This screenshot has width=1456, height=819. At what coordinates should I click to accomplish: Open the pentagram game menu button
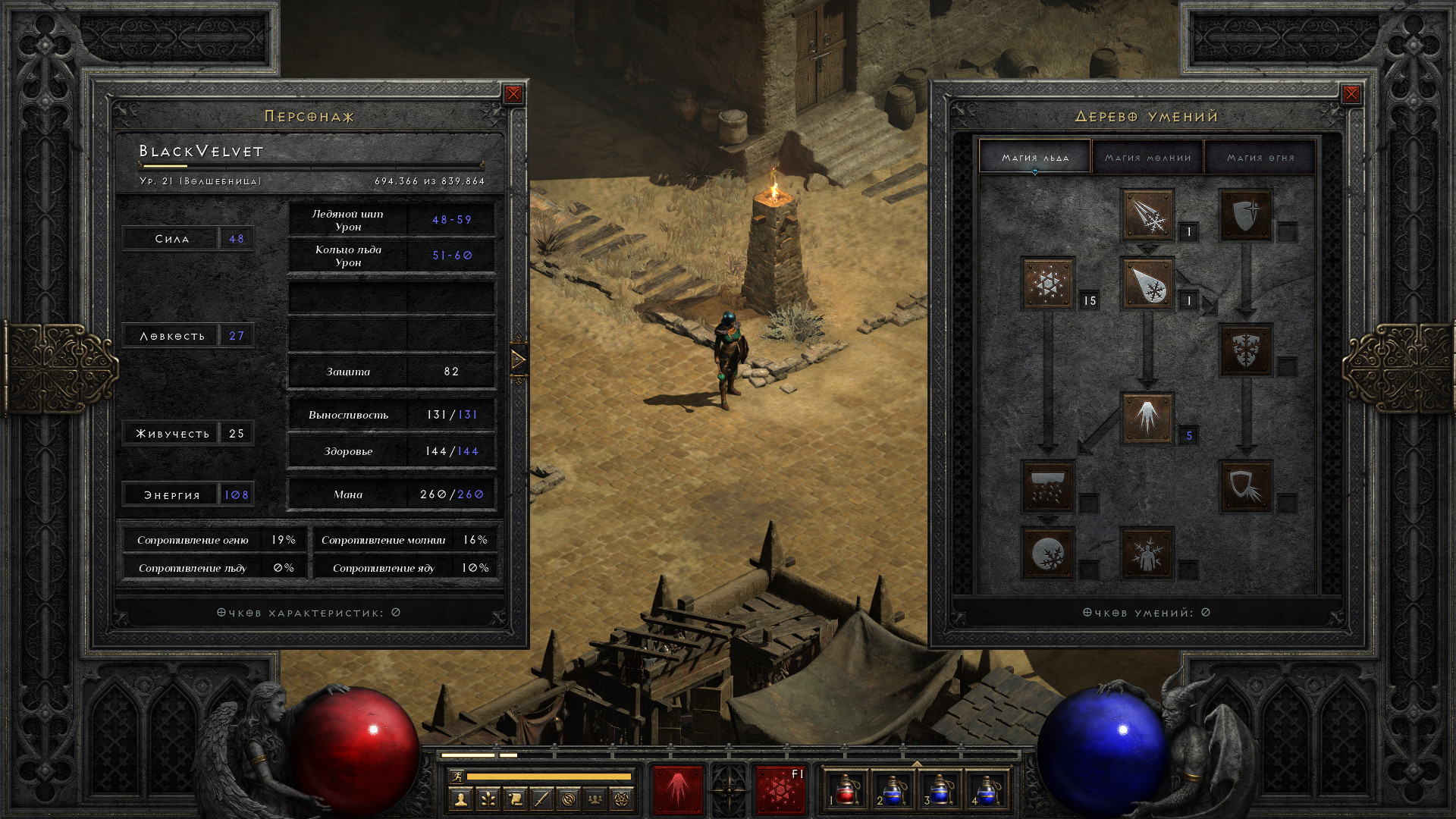point(622,799)
